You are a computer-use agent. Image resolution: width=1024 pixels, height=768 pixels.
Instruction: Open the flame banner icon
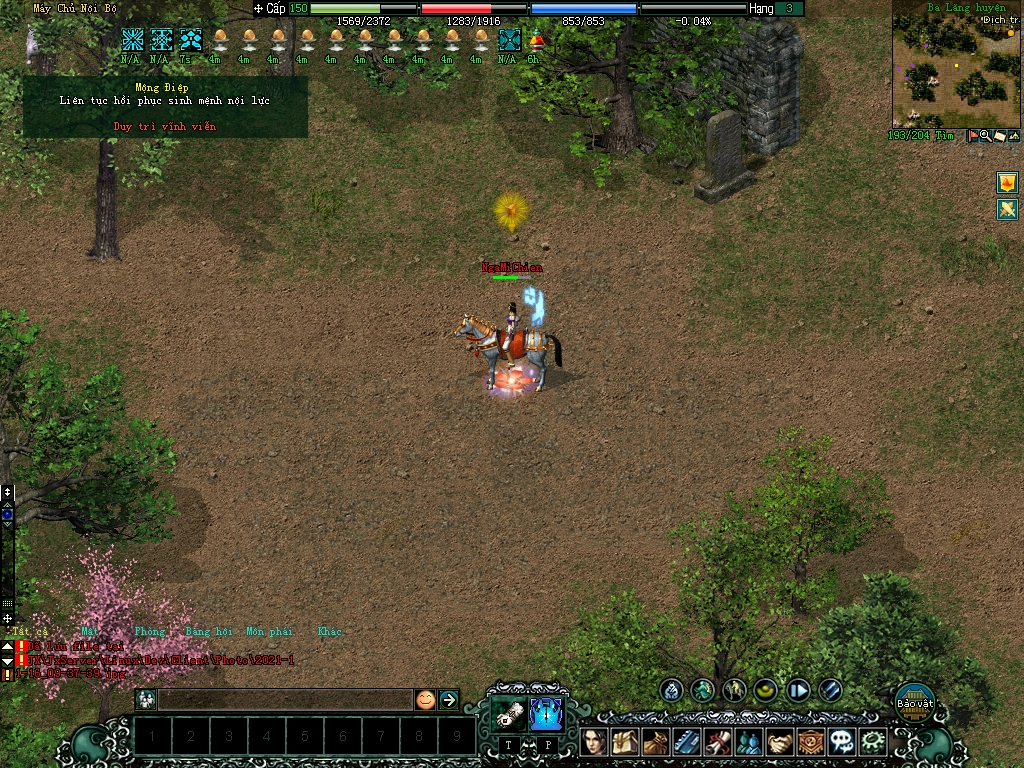[1007, 182]
